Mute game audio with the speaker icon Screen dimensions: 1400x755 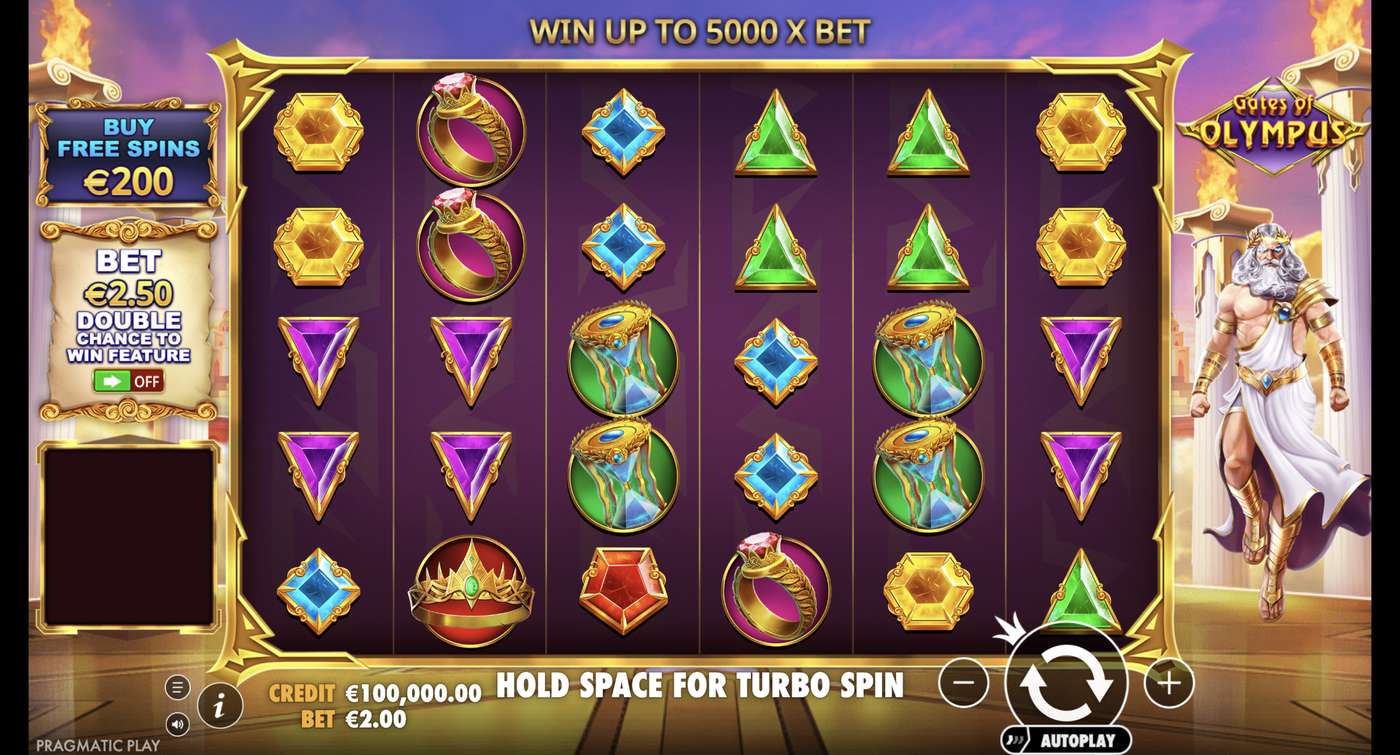[x=177, y=724]
